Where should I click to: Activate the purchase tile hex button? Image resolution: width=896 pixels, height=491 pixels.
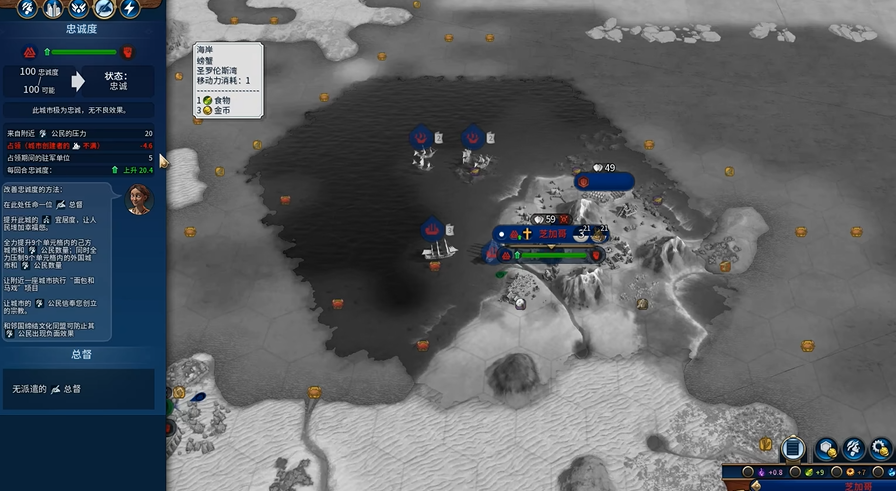tap(826, 449)
